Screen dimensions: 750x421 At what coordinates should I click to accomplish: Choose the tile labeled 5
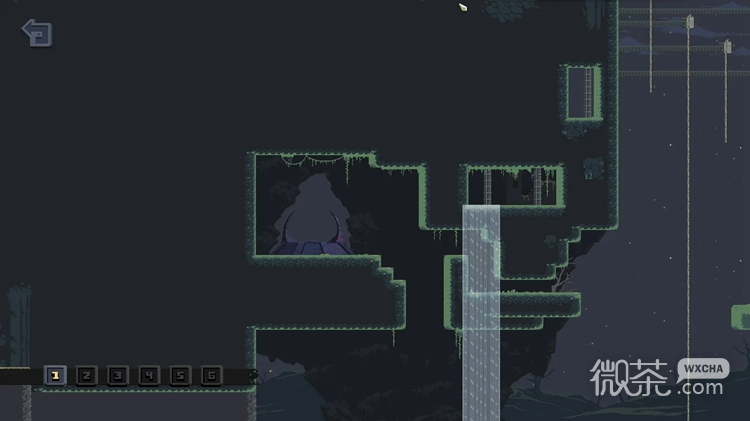click(179, 376)
